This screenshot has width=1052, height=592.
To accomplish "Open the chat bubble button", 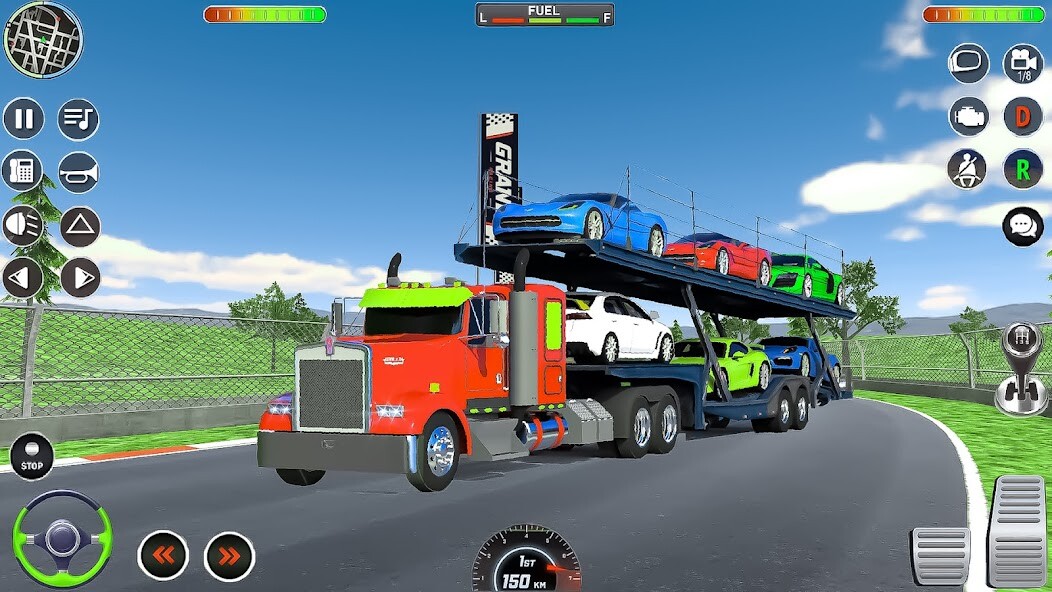I will 1022,226.
